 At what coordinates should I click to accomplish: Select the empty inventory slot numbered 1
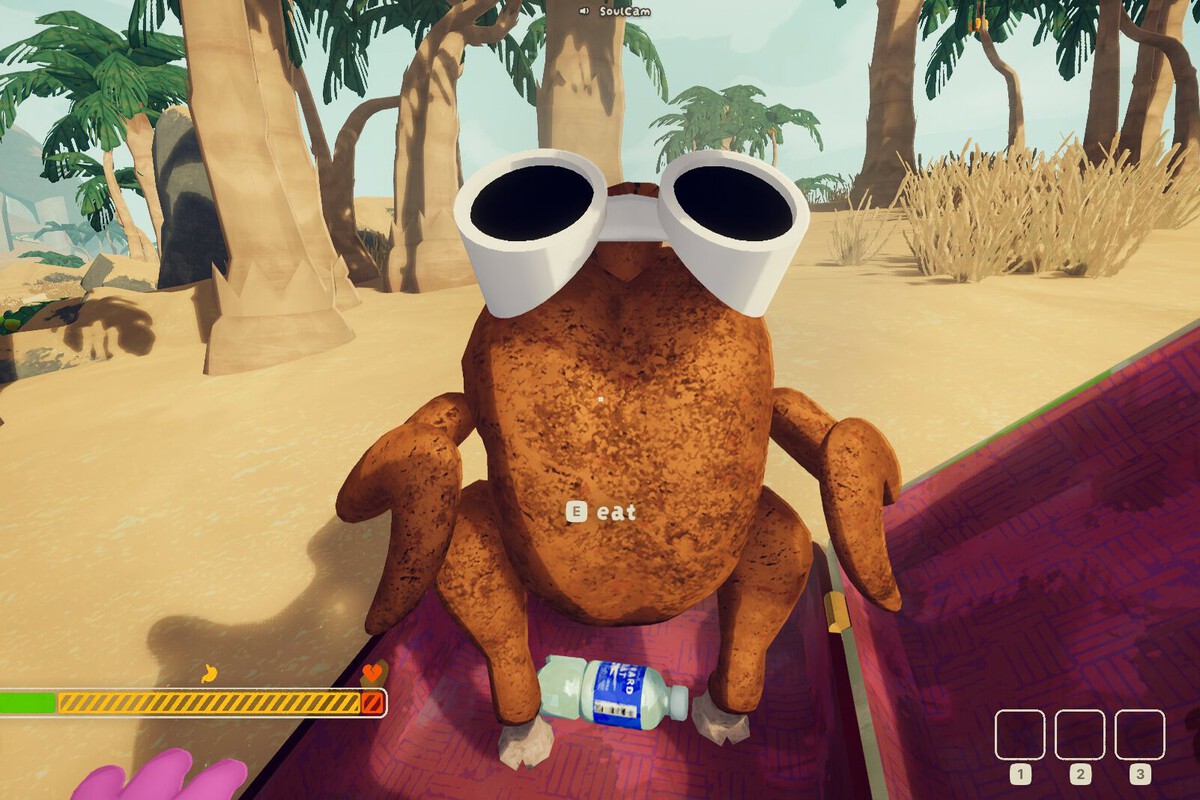point(1020,734)
